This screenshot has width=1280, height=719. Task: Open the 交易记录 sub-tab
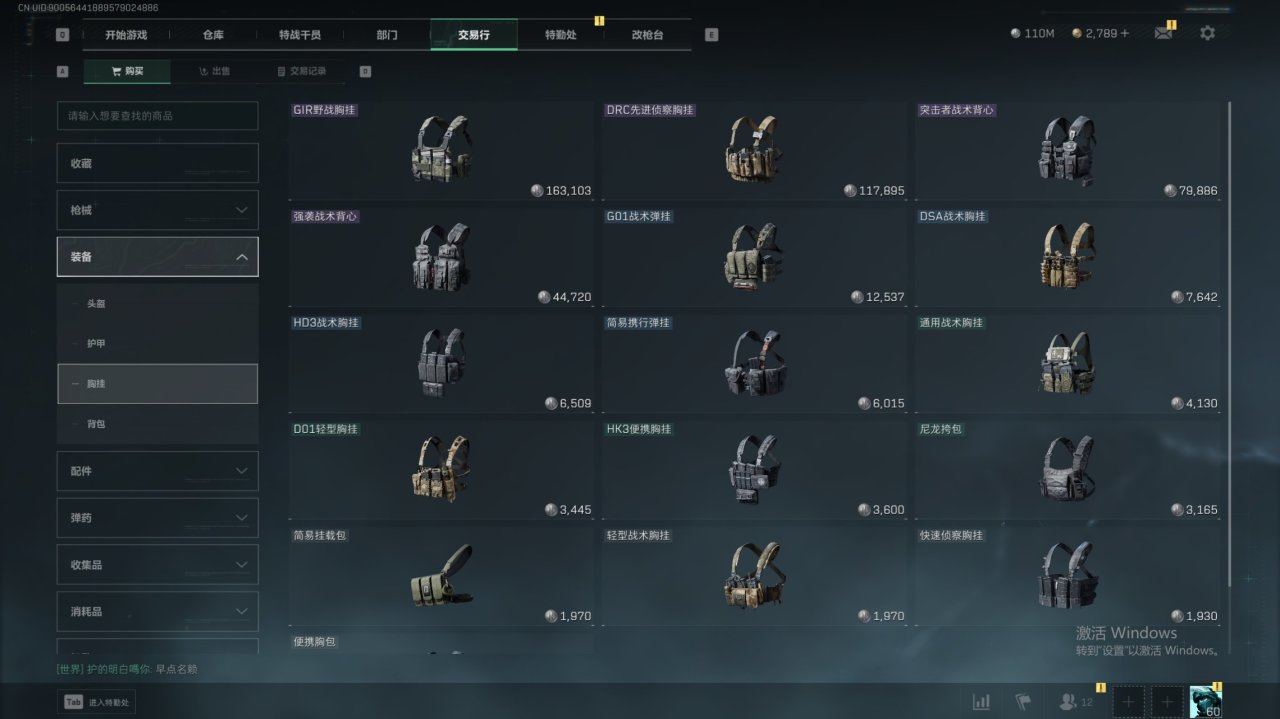click(301, 72)
